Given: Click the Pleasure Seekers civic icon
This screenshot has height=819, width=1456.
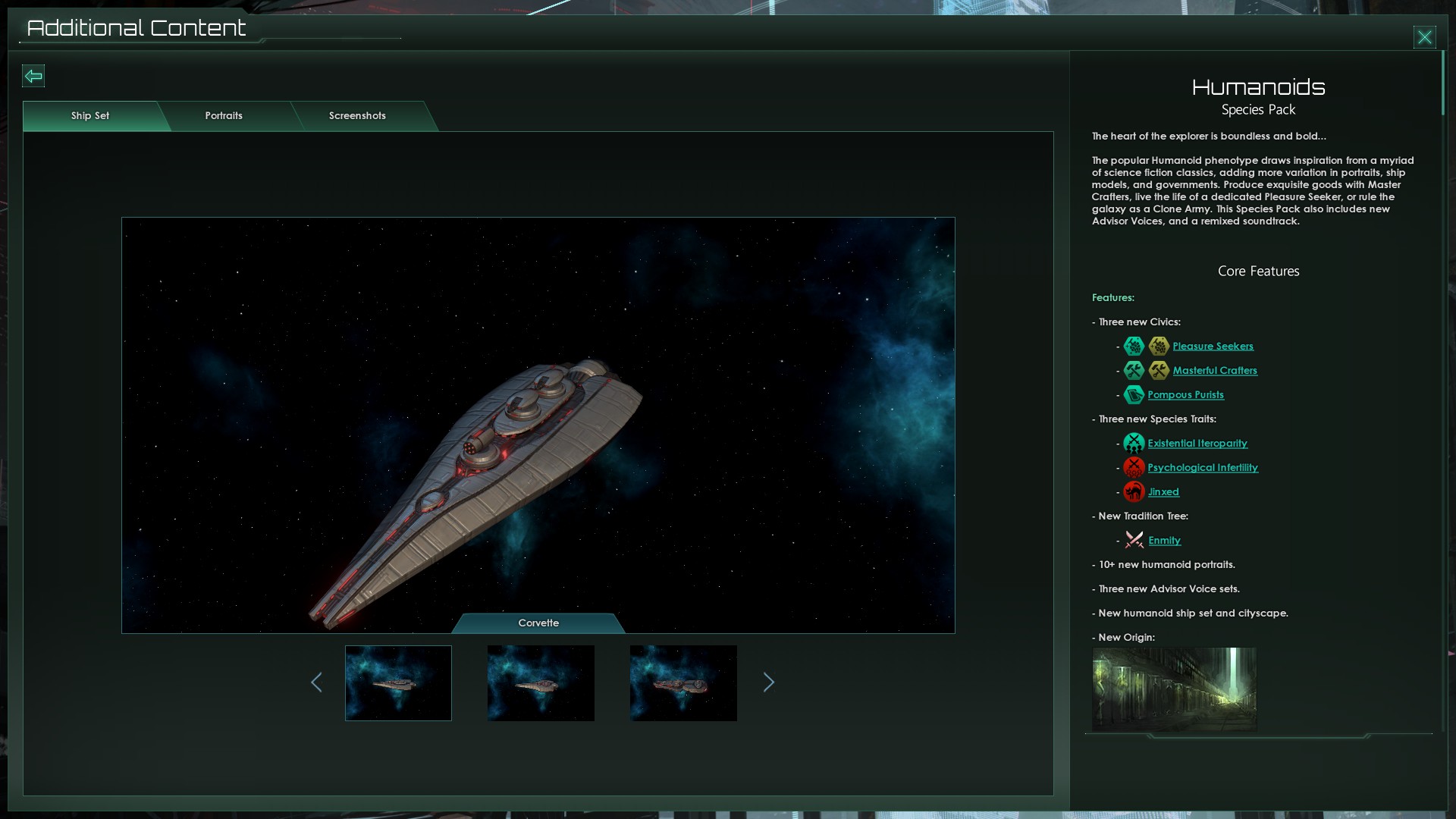Looking at the screenshot, I should (1134, 346).
